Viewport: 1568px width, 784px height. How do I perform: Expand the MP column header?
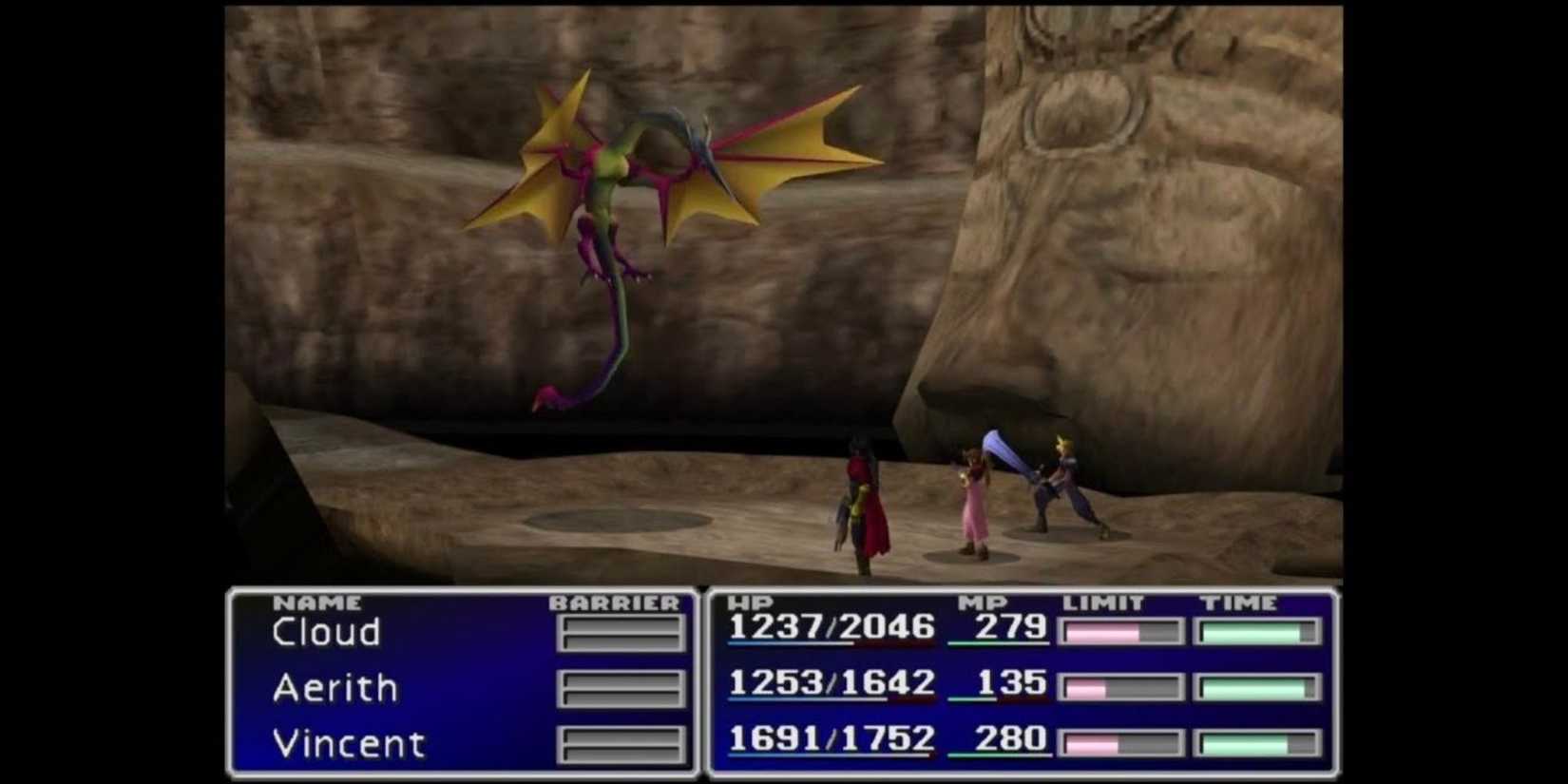986,602
